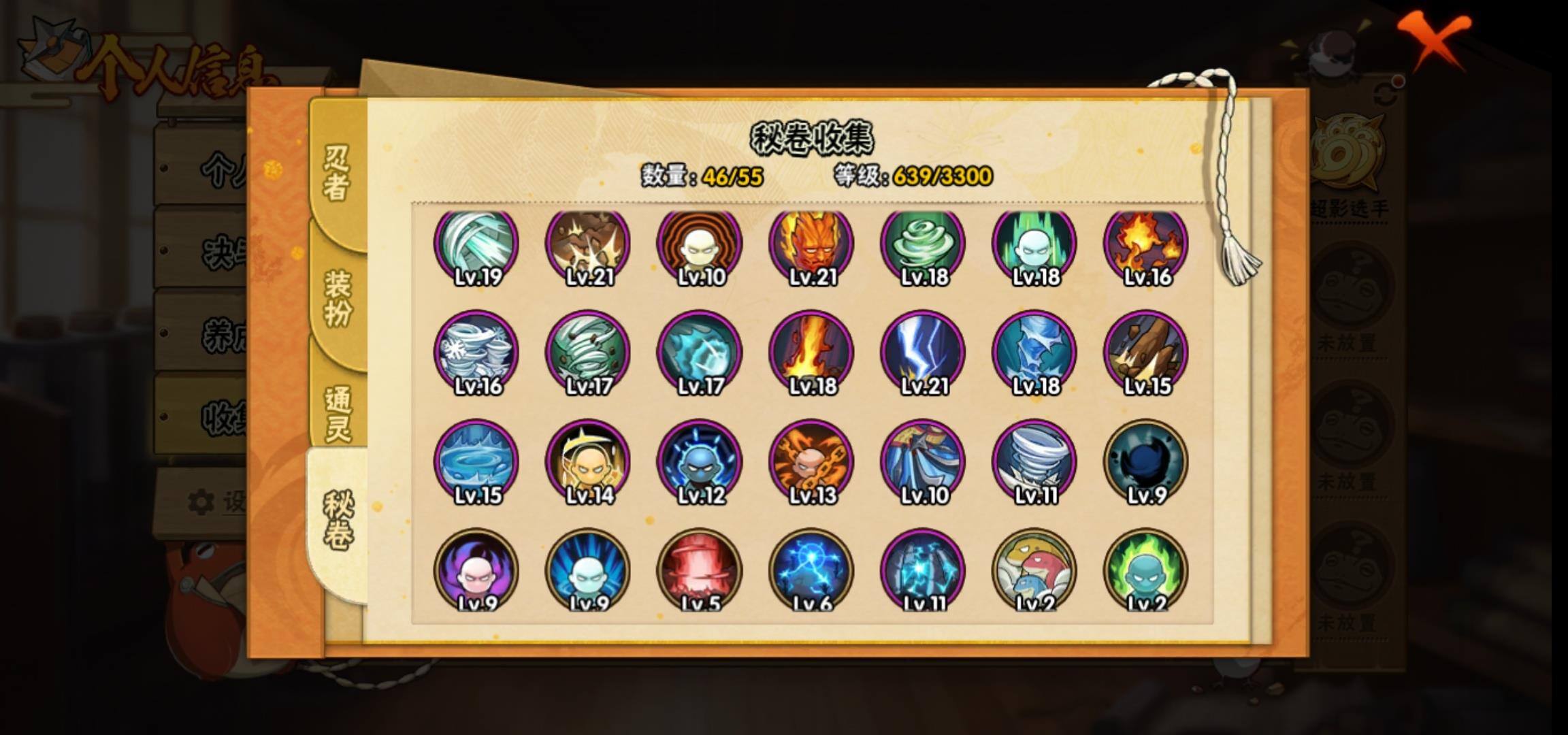
Task: Open the Lv.16 snowflake blizzard scroll
Action: [476, 353]
